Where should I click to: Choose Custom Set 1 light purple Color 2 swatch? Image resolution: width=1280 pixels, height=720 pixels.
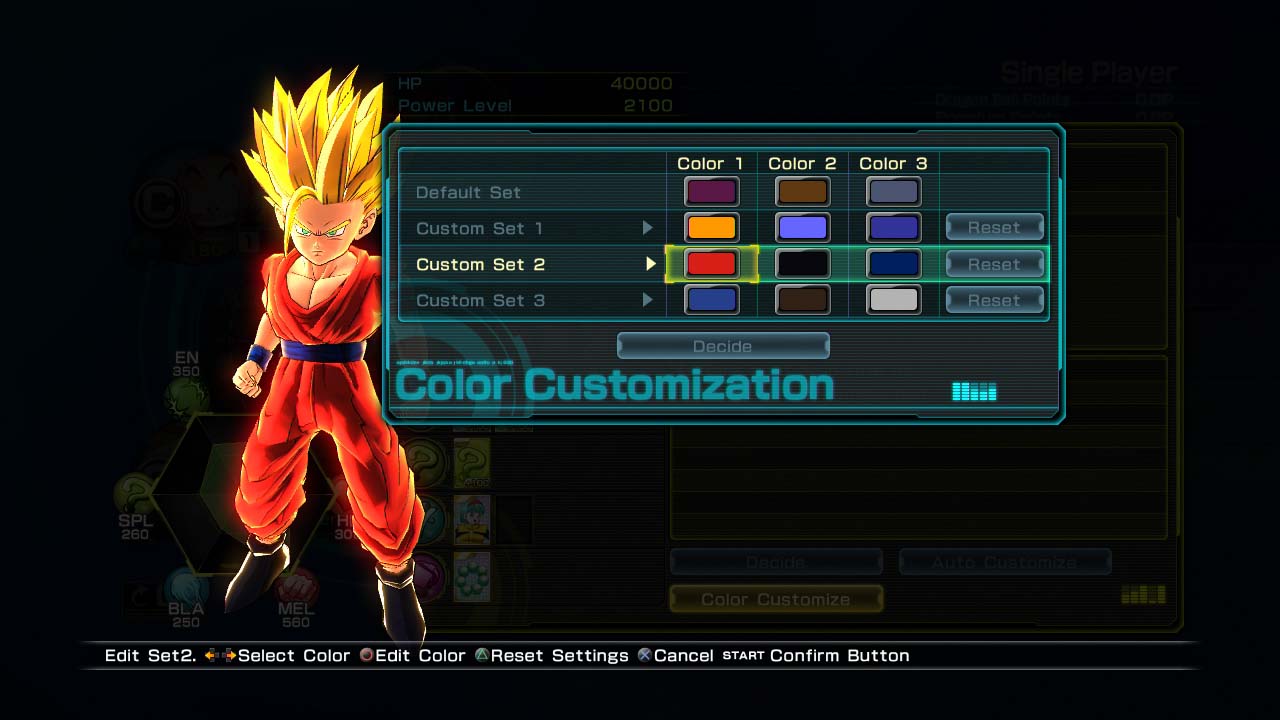coord(802,228)
